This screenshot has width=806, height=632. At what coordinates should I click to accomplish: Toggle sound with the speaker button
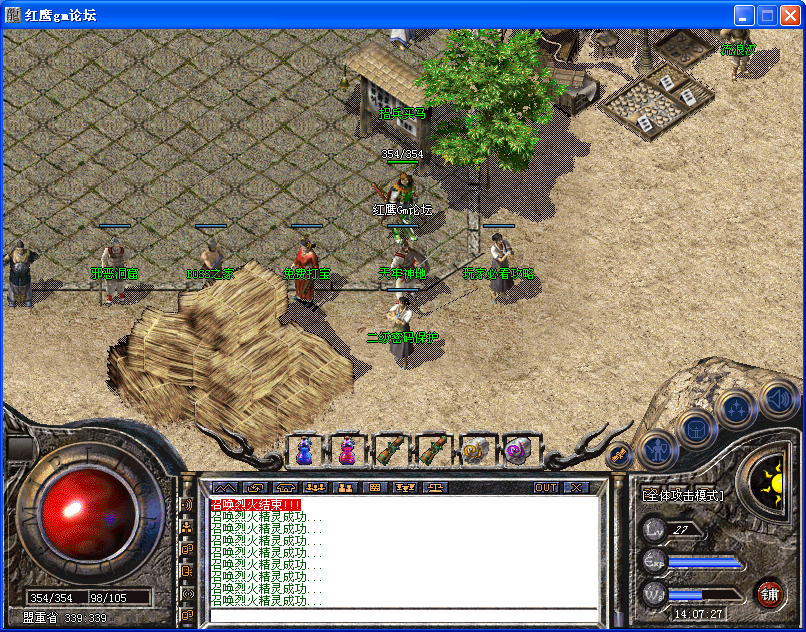coord(777,399)
